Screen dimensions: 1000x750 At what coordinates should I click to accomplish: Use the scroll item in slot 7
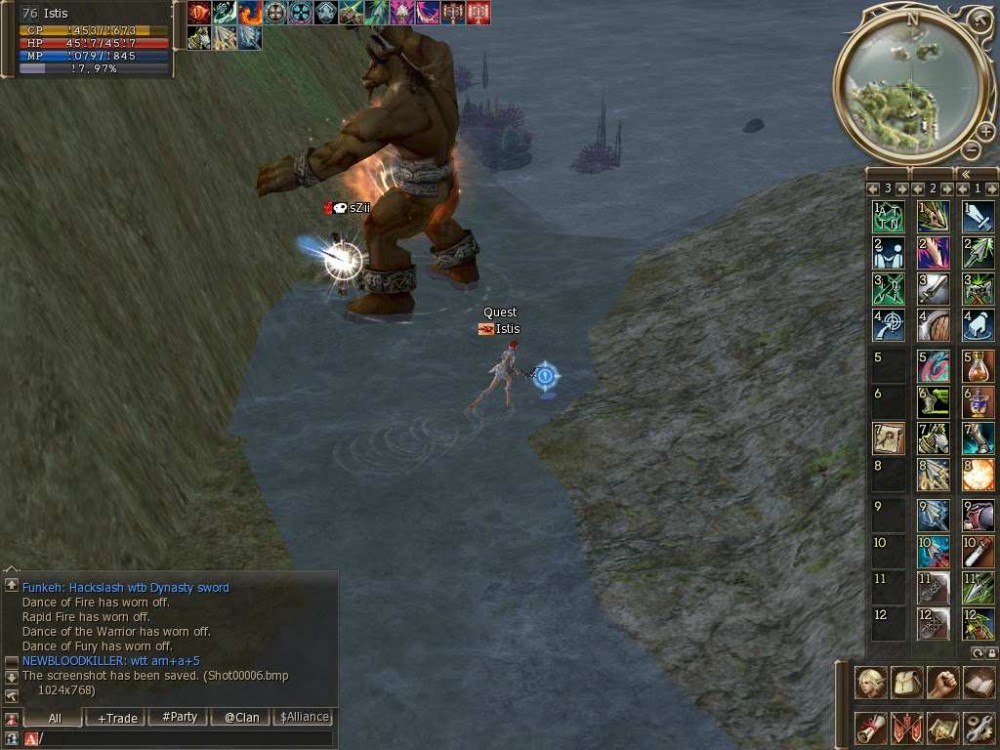888,438
